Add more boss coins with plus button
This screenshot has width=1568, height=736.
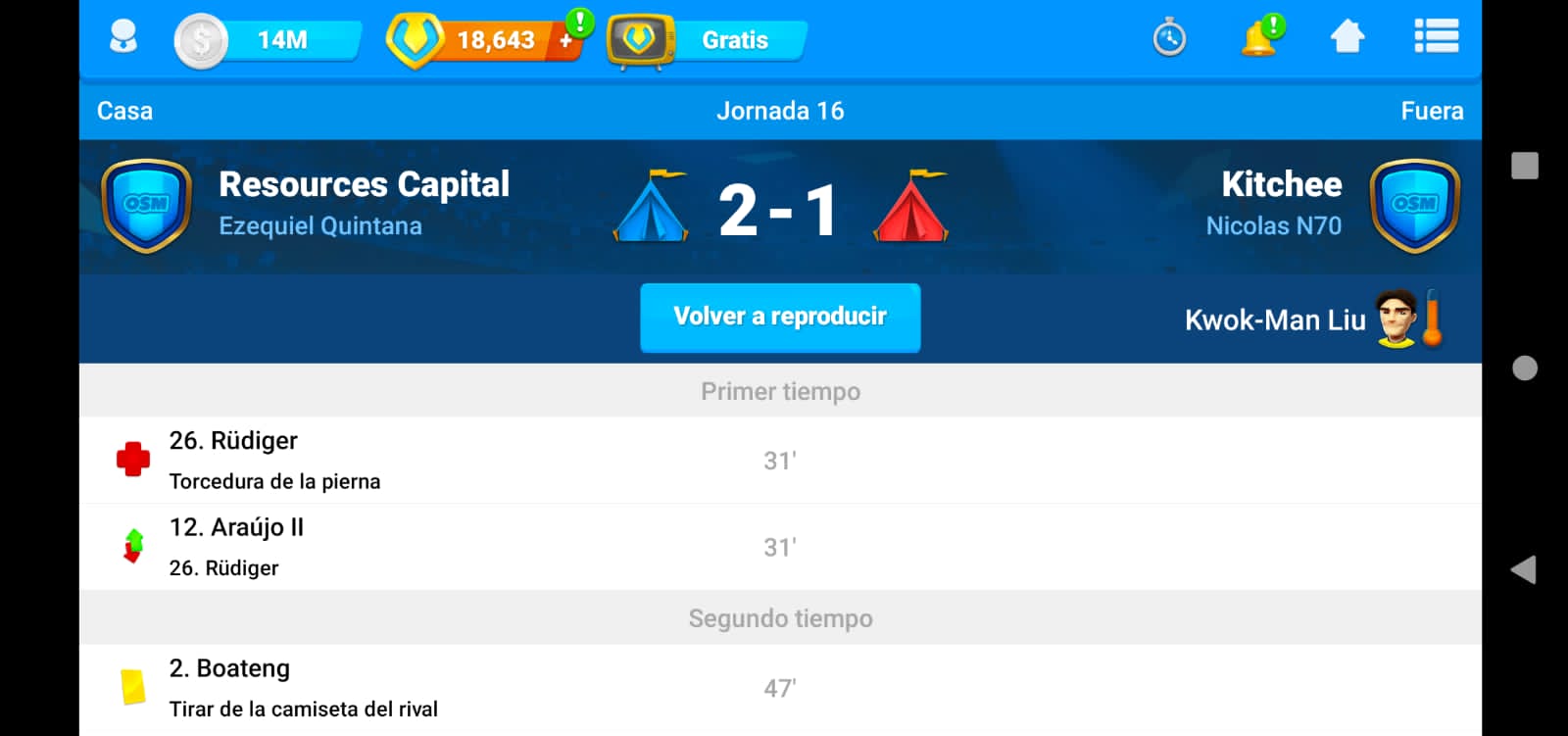click(x=566, y=40)
